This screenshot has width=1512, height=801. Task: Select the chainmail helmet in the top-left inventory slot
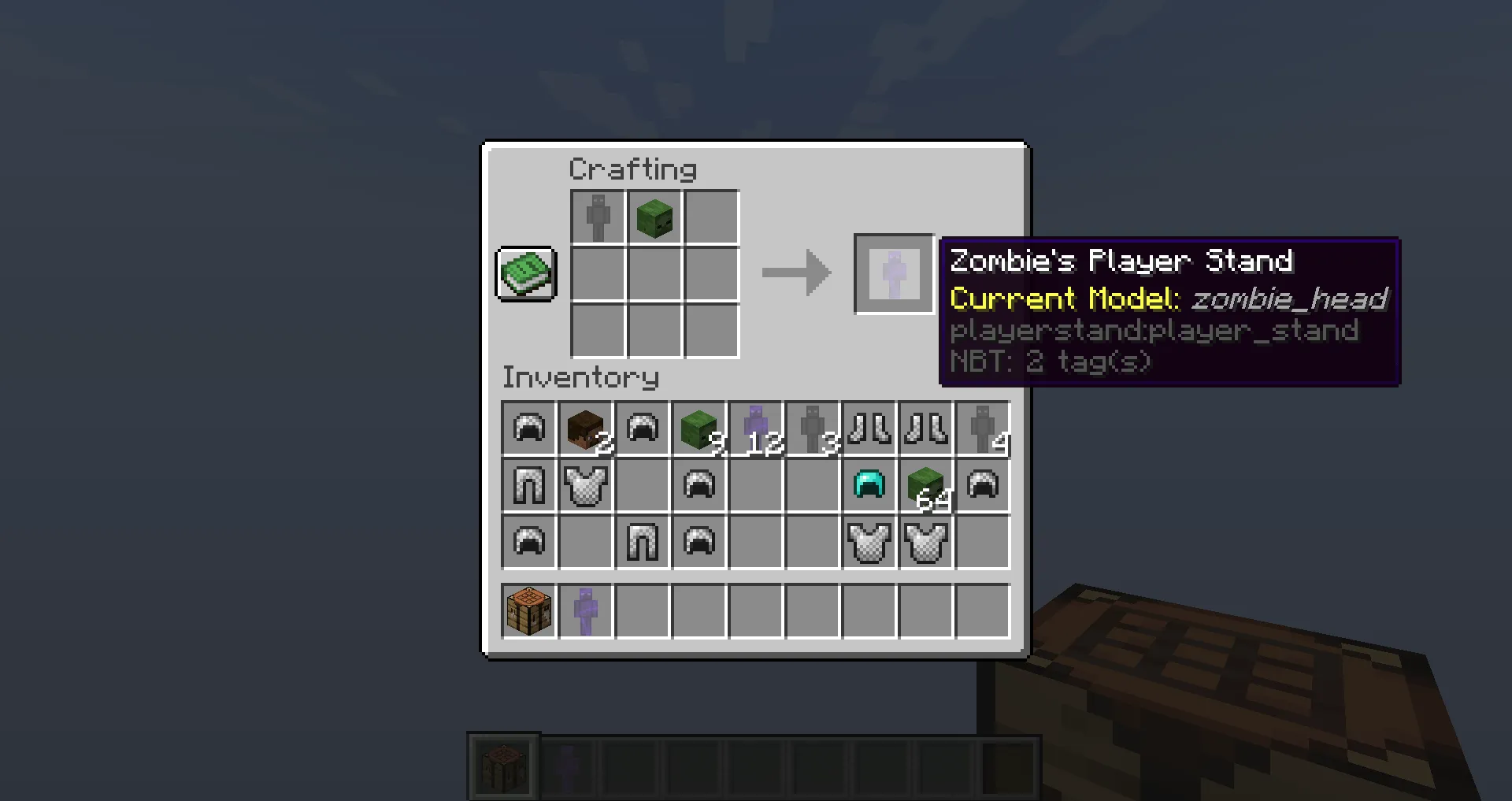click(528, 429)
